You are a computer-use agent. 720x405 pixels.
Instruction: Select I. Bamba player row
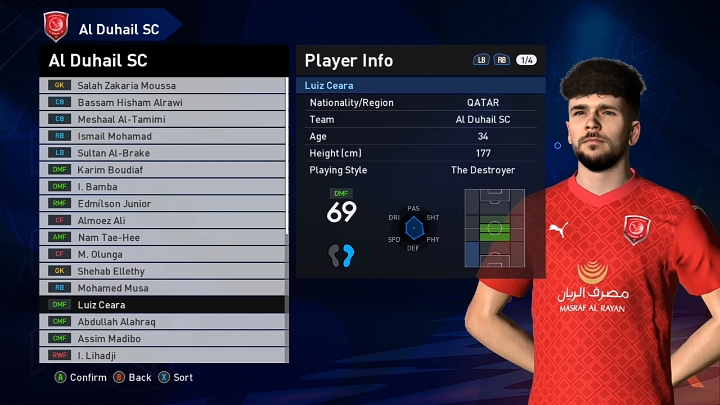click(160, 186)
